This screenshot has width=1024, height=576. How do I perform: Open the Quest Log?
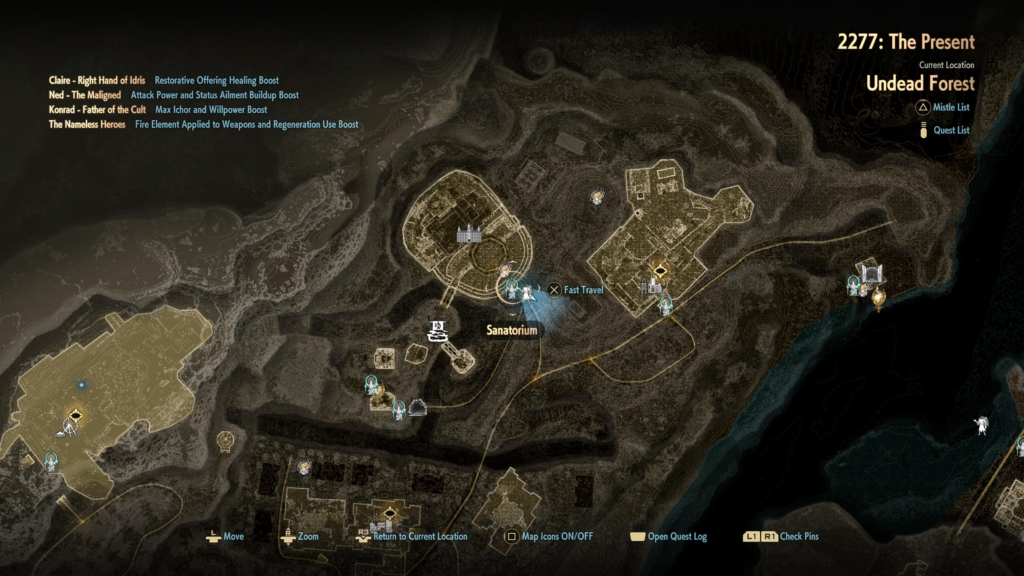(x=668, y=537)
